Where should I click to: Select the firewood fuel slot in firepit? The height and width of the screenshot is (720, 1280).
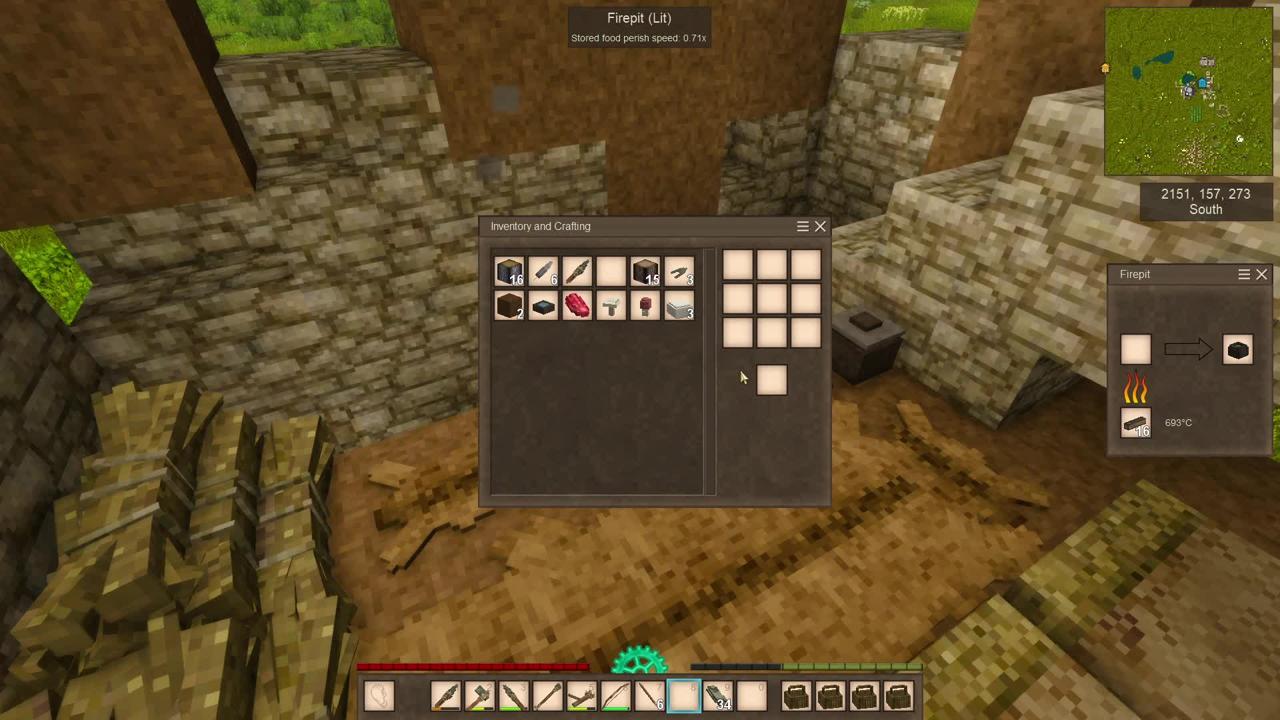[1135, 423]
